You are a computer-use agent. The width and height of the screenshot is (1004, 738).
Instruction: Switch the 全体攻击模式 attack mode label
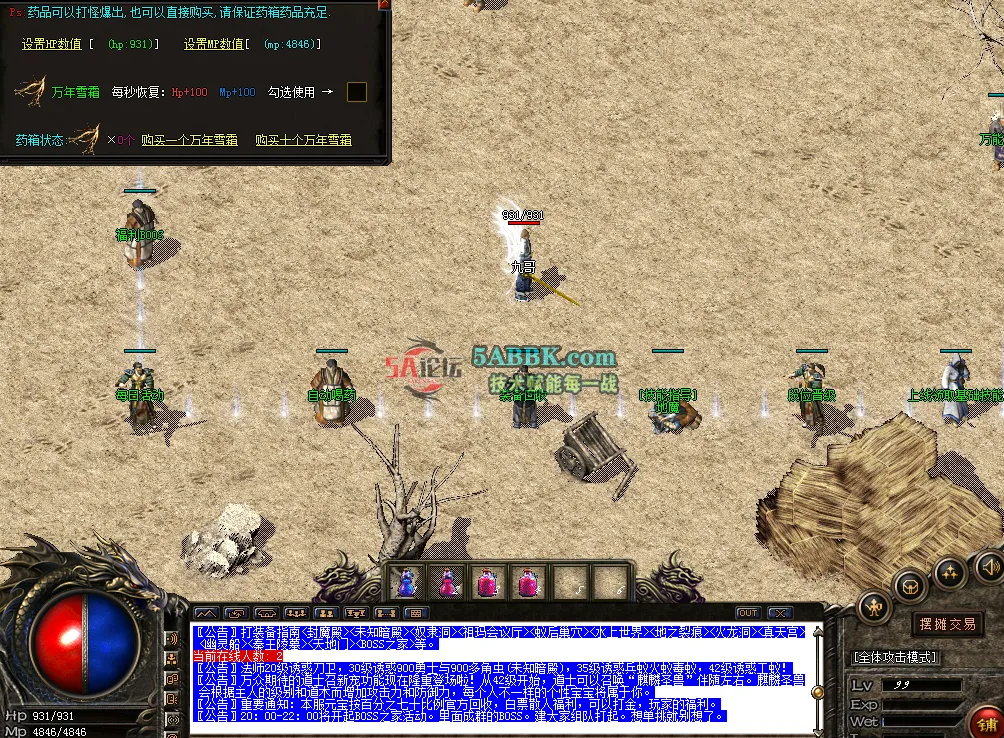[x=893, y=657]
